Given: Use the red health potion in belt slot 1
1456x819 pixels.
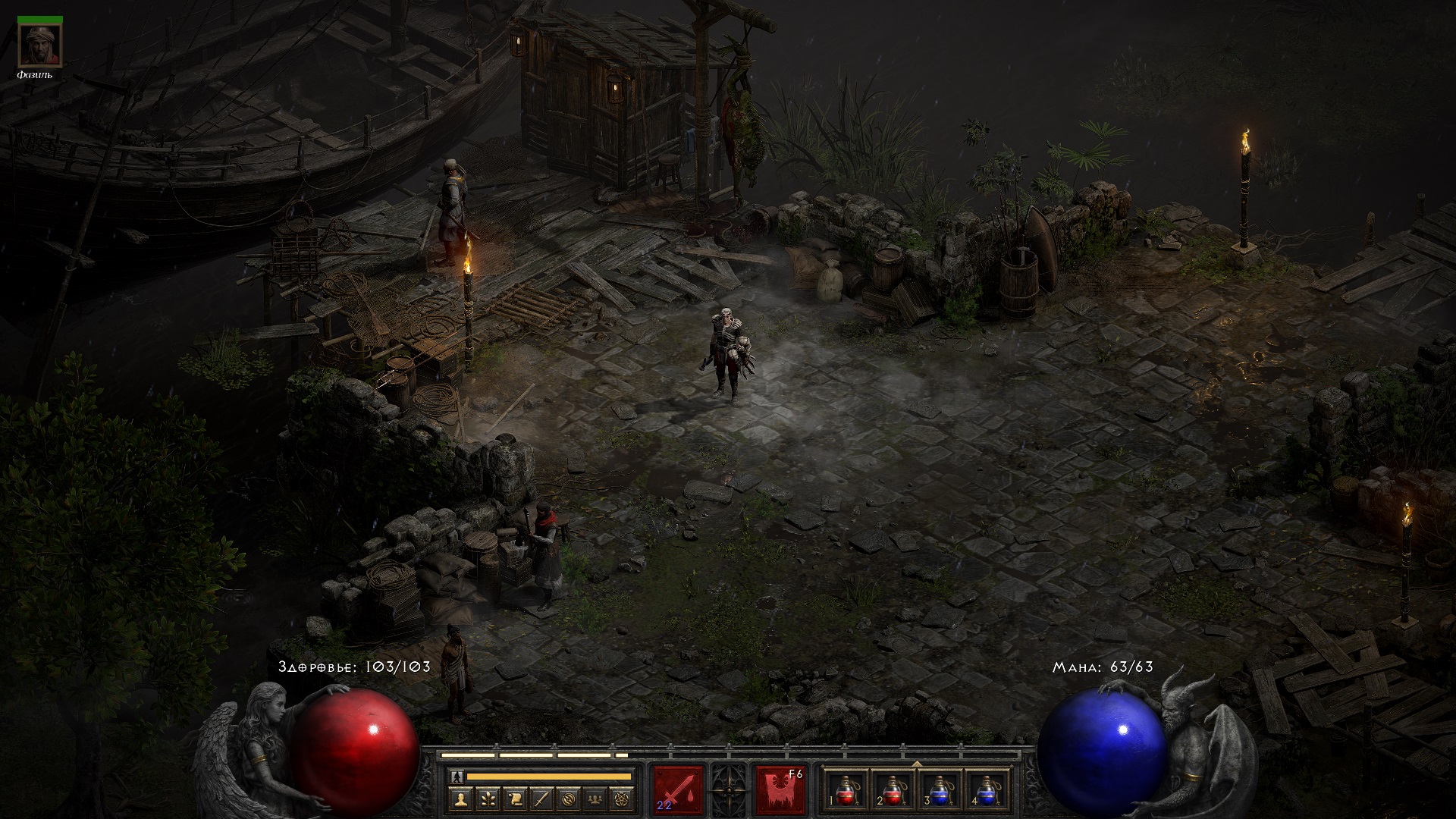Looking at the screenshot, I should coord(846,789).
